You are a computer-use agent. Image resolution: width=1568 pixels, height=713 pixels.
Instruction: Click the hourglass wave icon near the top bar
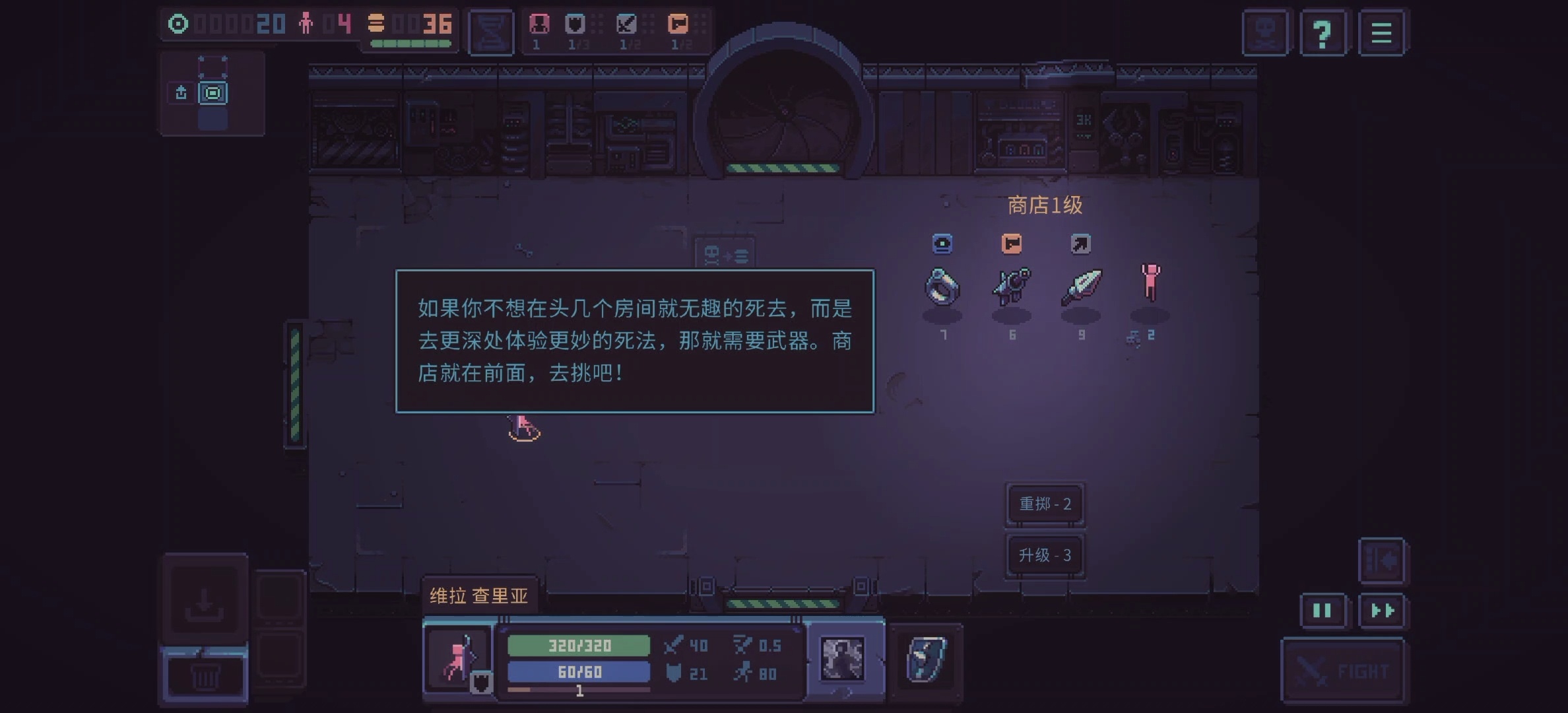491,31
